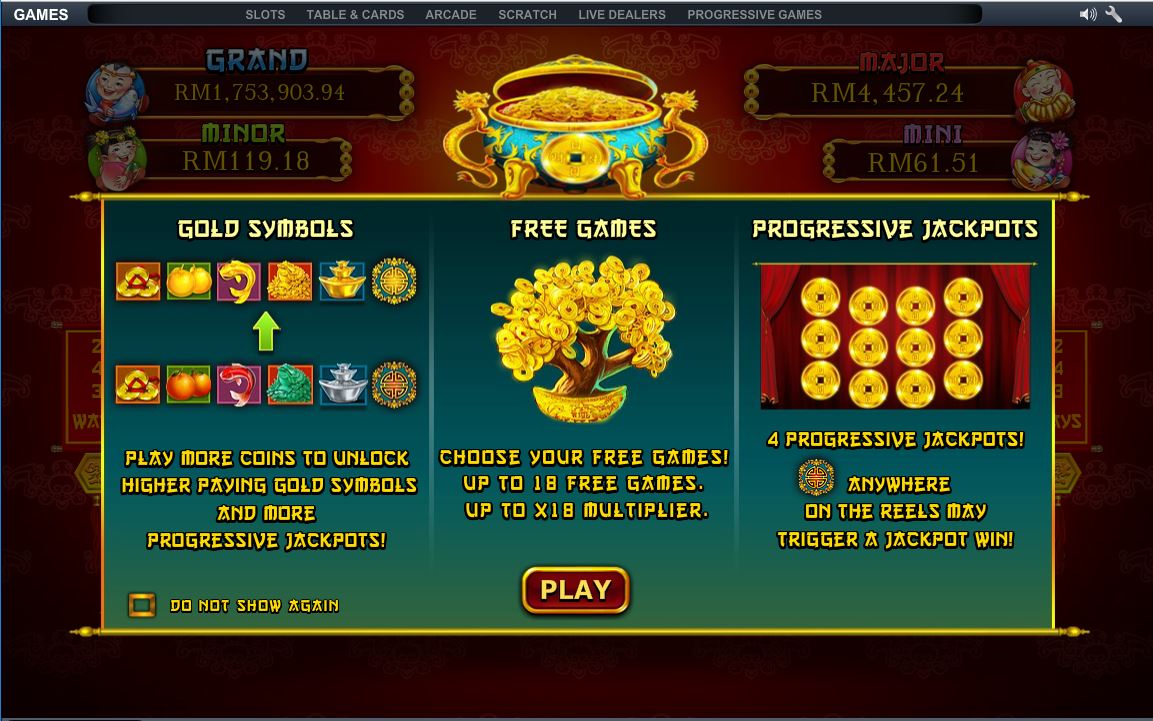This screenshot has width=1153, height=721.
Task: Start the game with the PLAY button
Action: click(x=575, y=590)
